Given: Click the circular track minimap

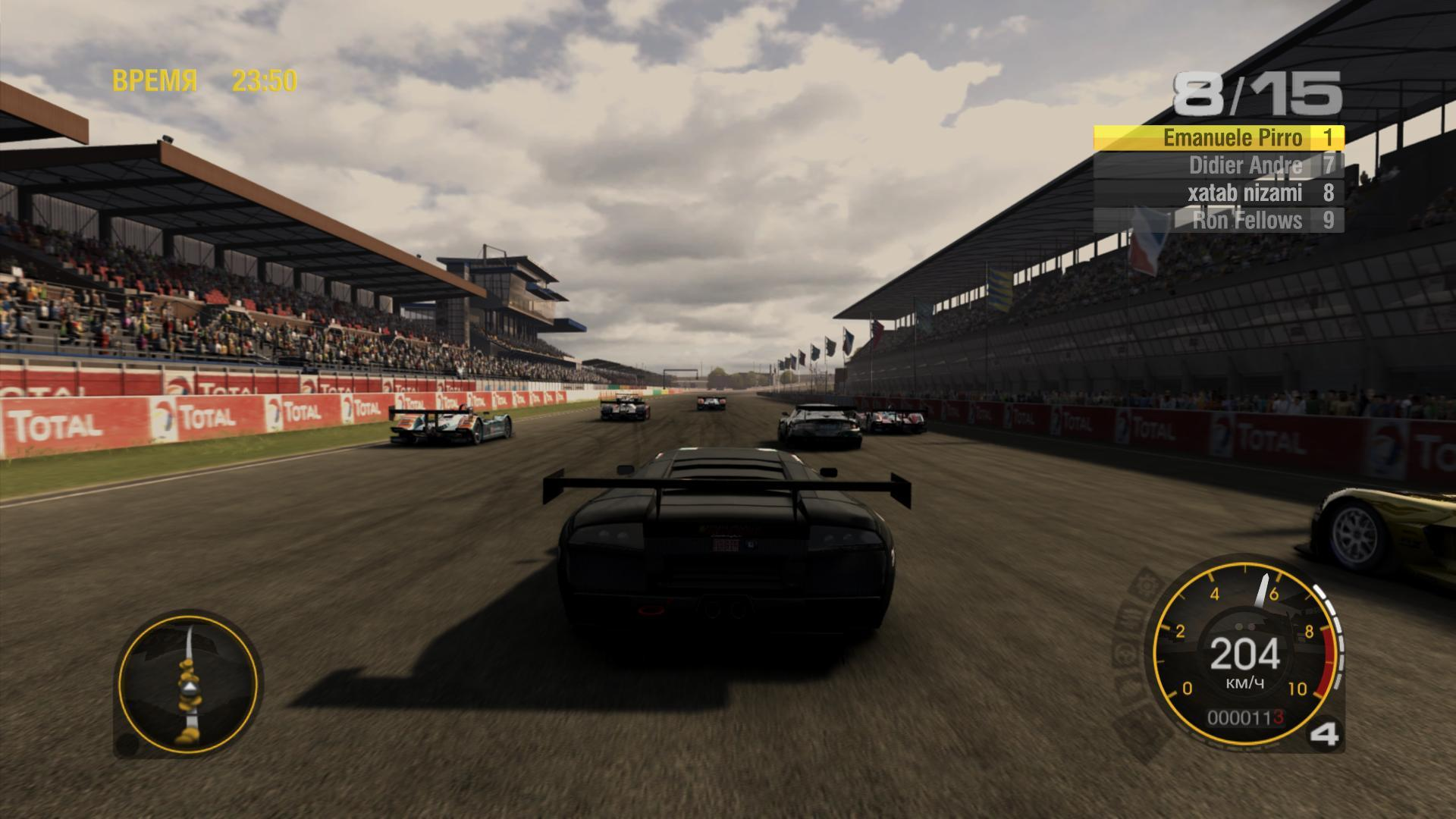Looking at the screenshot, I should pyautogui.click(x=188, y=684).
